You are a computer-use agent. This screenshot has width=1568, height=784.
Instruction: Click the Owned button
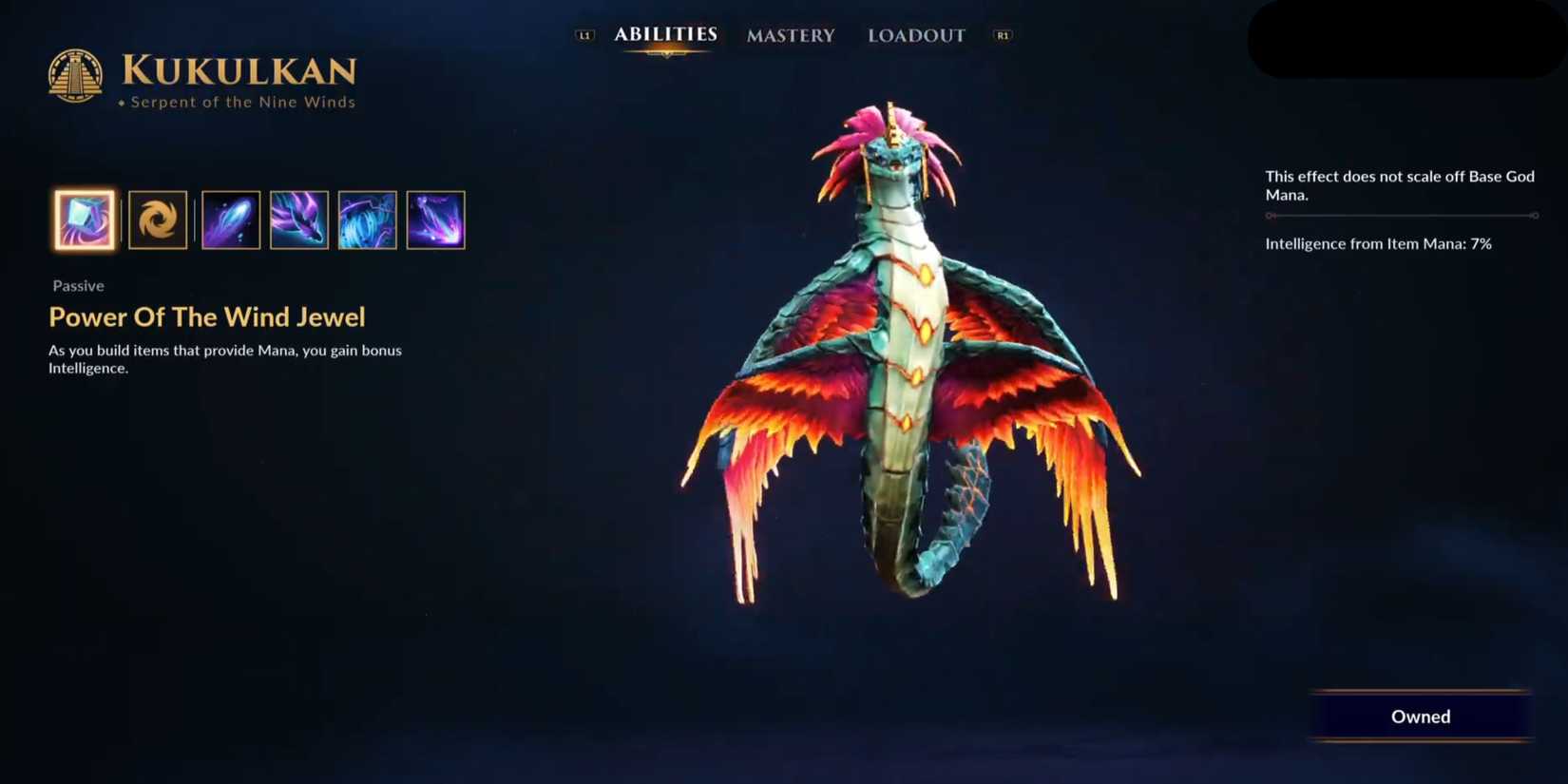tap(1420, 717)
